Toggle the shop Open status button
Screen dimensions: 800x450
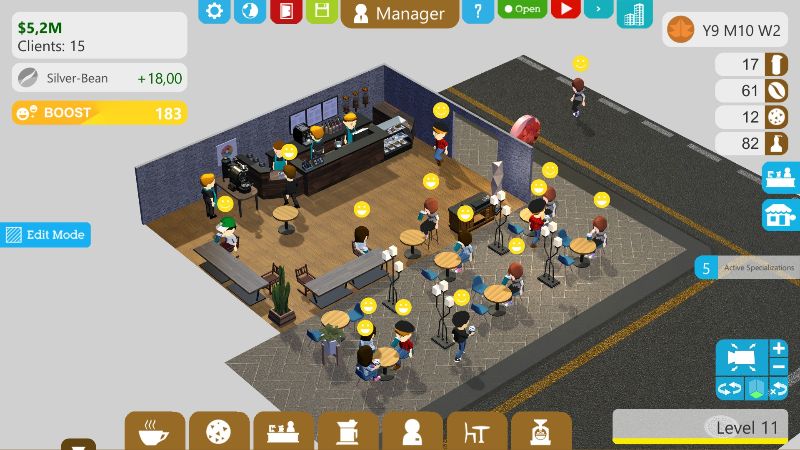pos(521,9)
